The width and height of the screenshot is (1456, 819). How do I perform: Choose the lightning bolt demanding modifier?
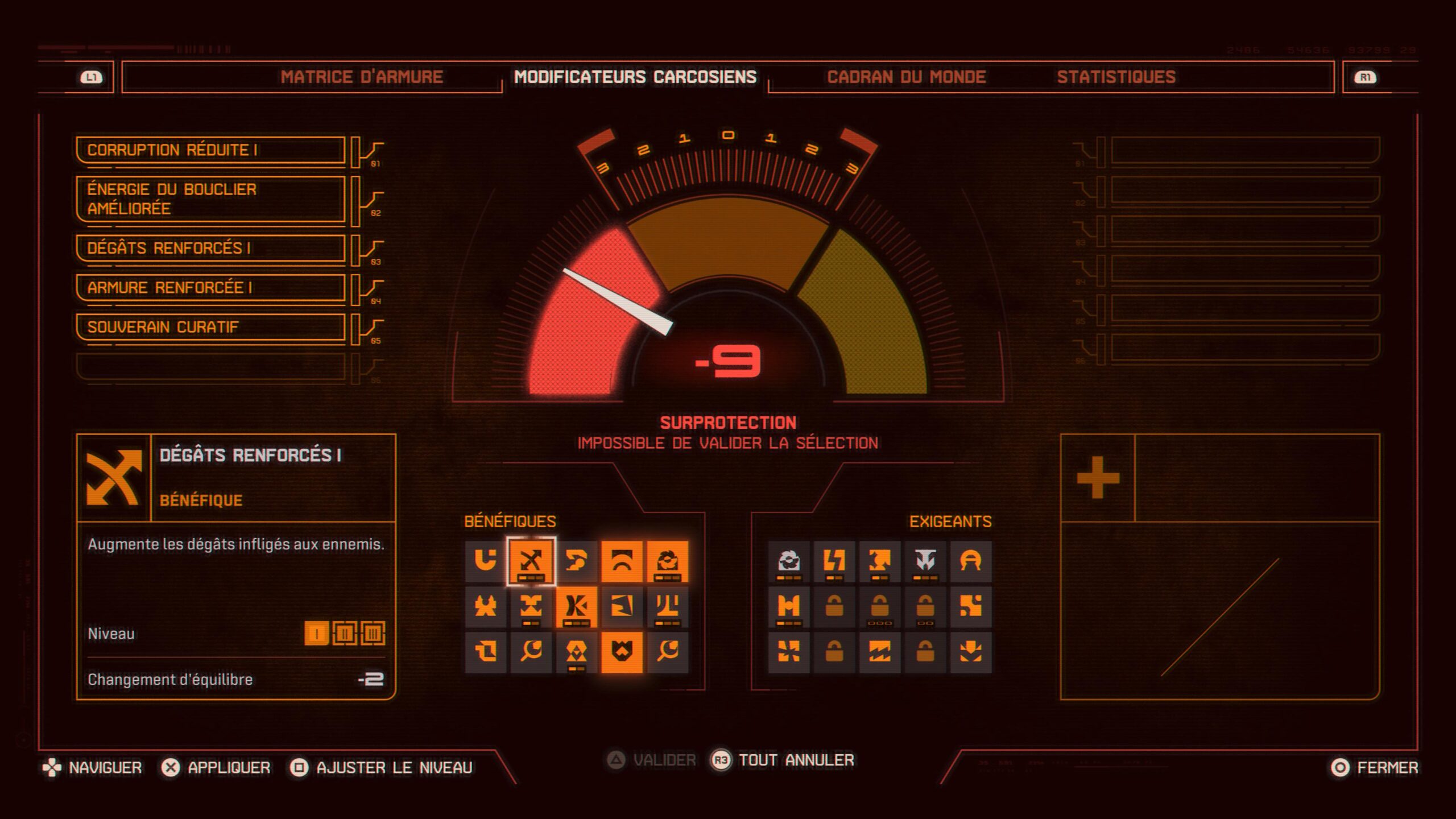tap(834, 561)
